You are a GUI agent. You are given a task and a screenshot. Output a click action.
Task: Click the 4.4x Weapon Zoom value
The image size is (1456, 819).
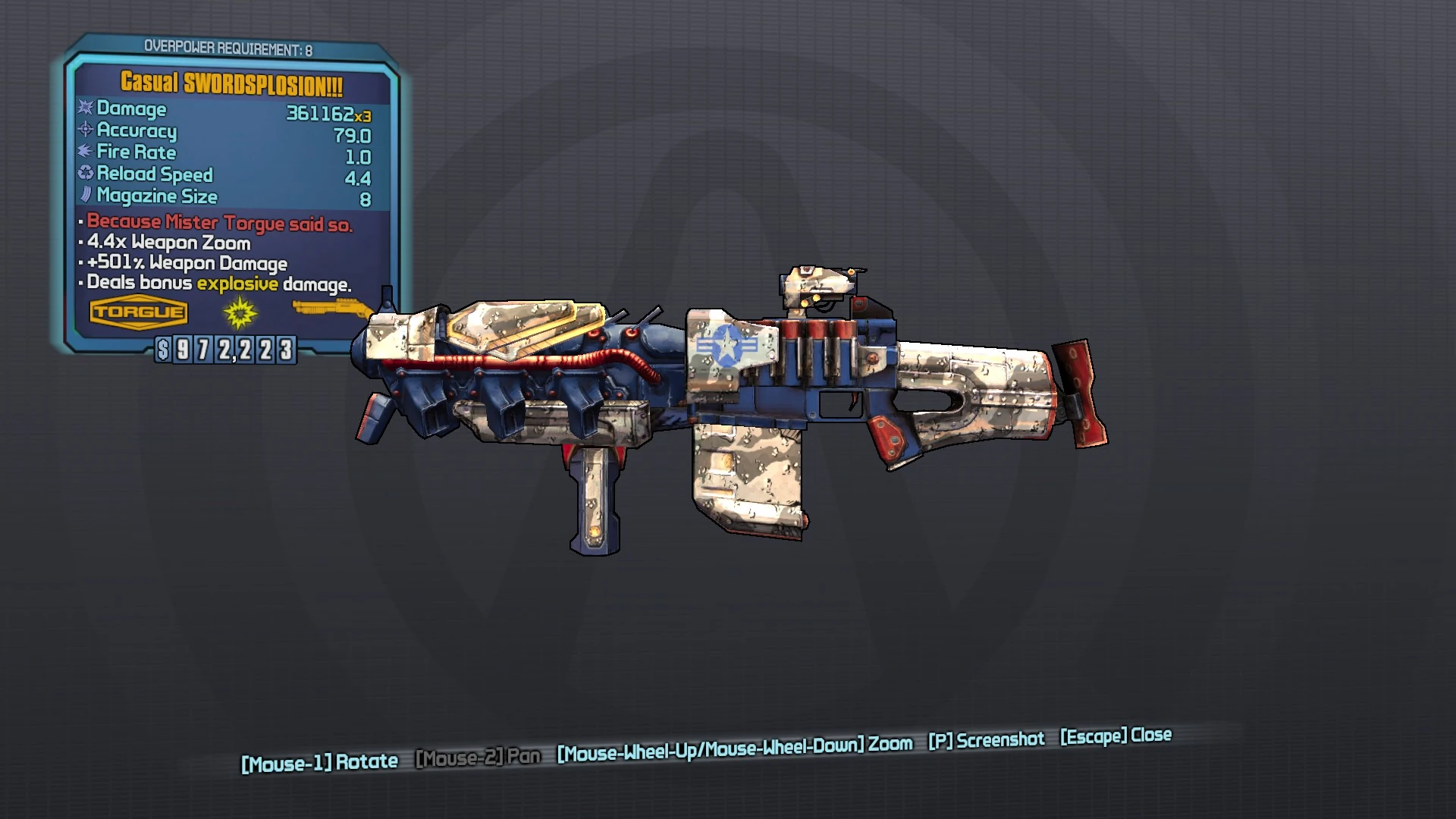coord(168,243)
